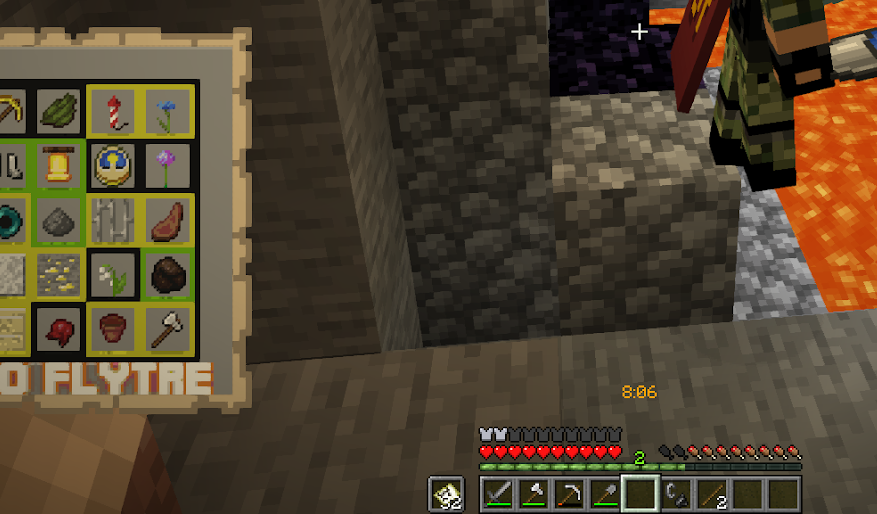Viewport: 877px width, 514px height.
Task: Pick the hotbar slot holding two sticks
Action: click(711, 493)
